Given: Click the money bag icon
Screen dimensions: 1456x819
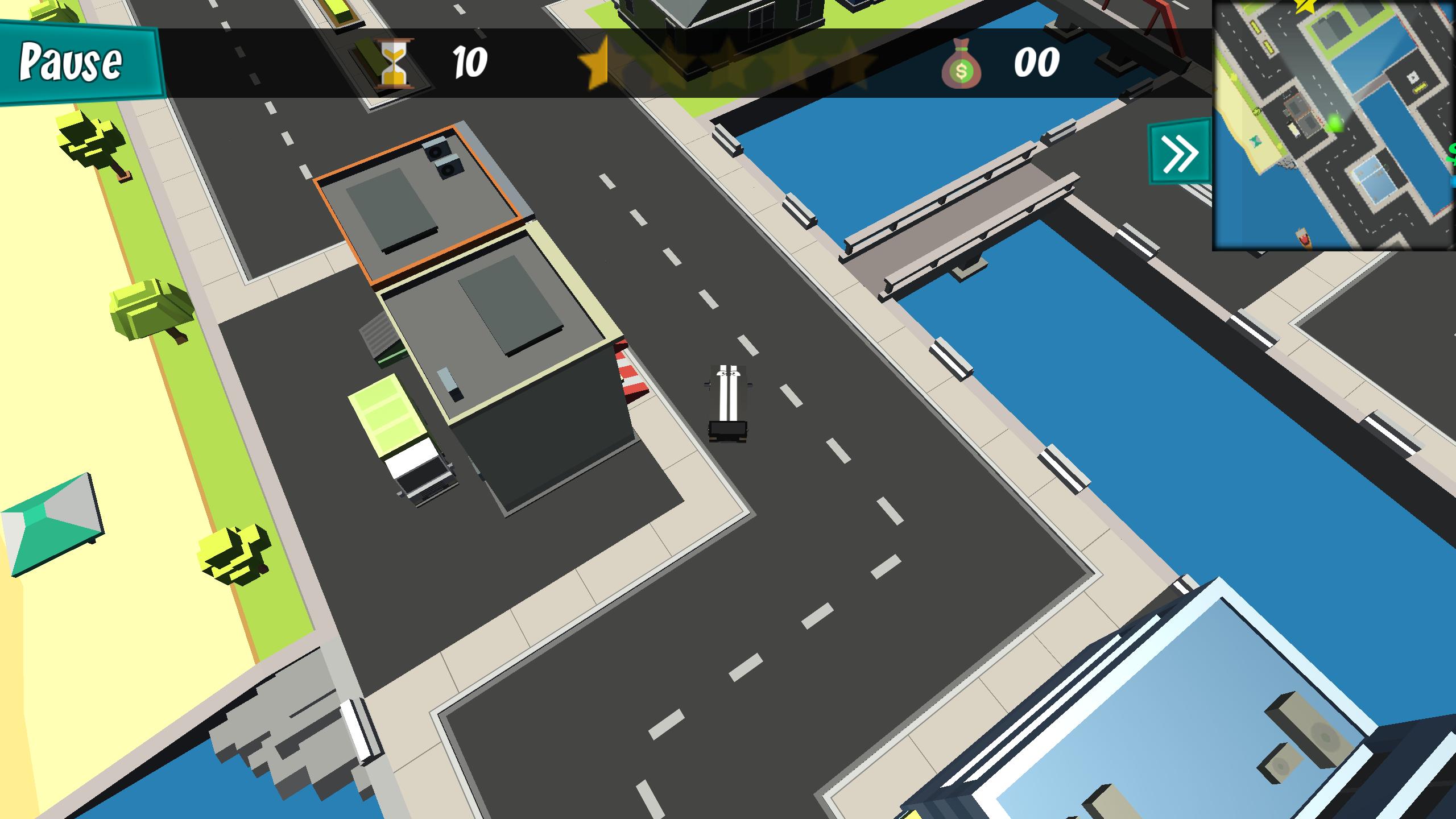Looking at the screenshot, I should pos(962,65).
